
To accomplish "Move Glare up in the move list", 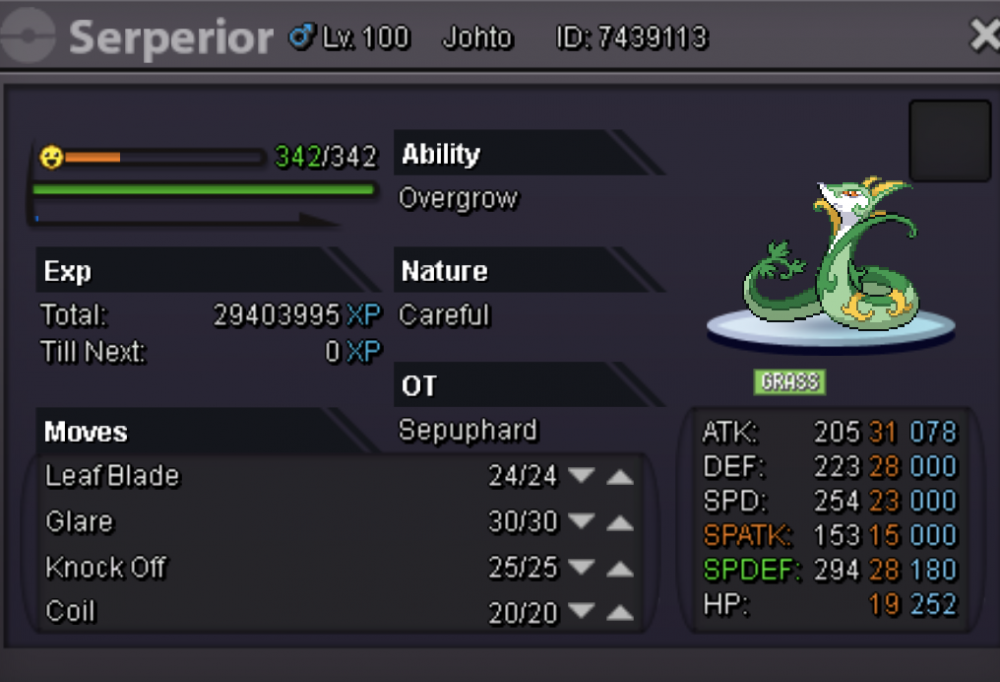I will pyautogui.click(x=620, y=522).
